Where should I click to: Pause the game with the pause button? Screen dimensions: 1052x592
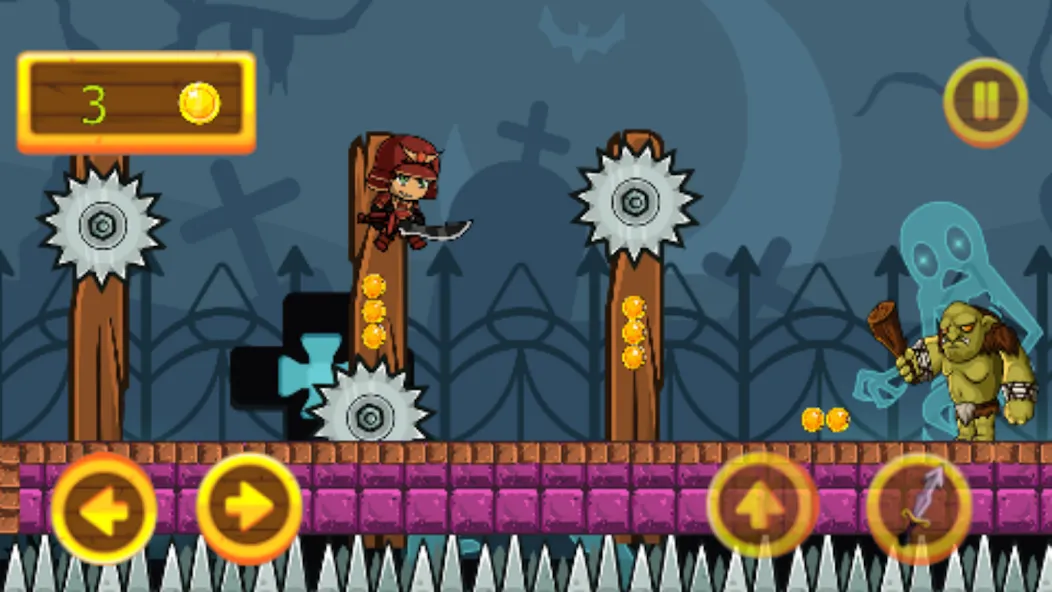[x=985, y=102]
